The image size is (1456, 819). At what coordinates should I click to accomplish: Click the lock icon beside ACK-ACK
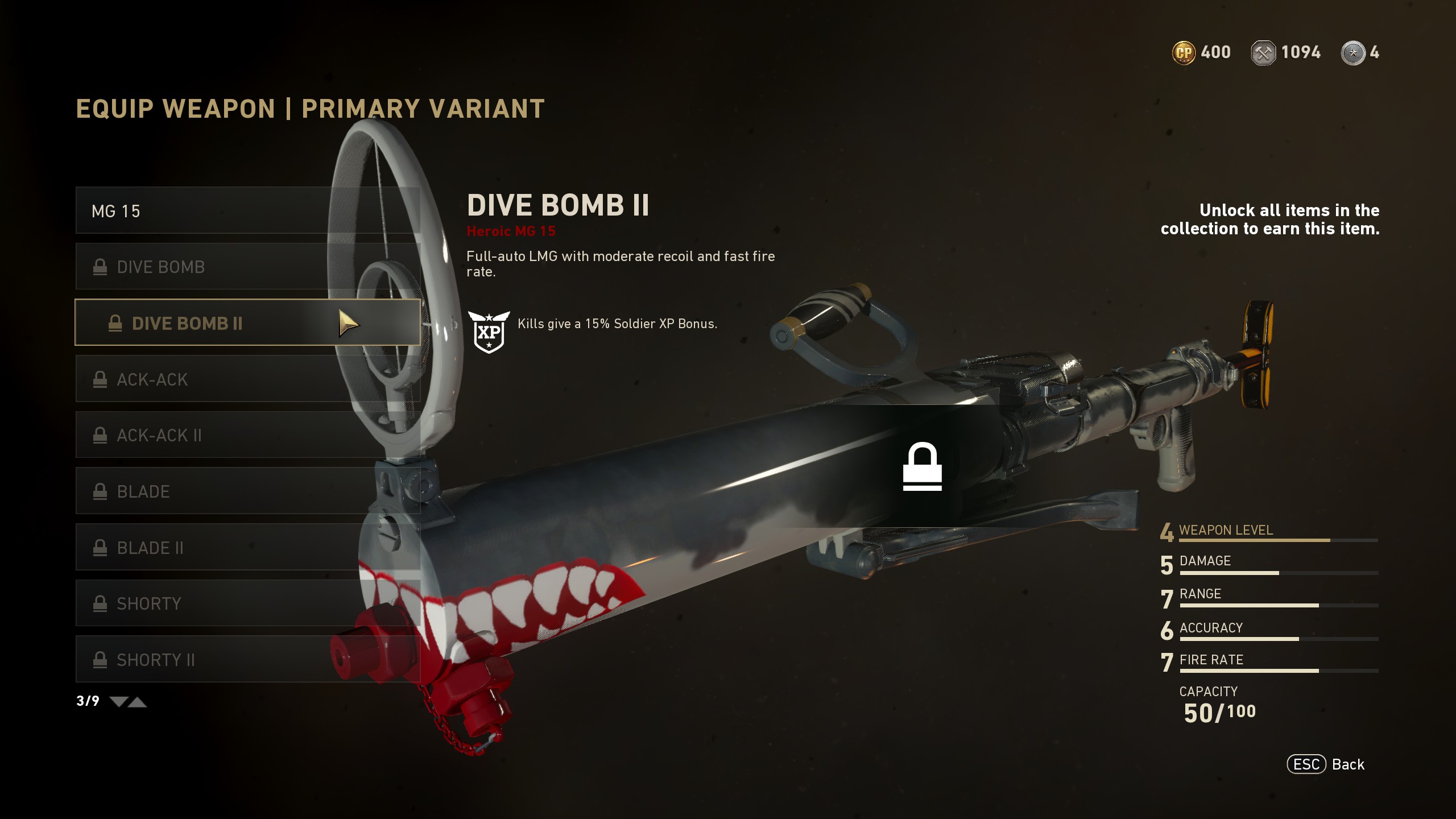click(x=101, y=379)
